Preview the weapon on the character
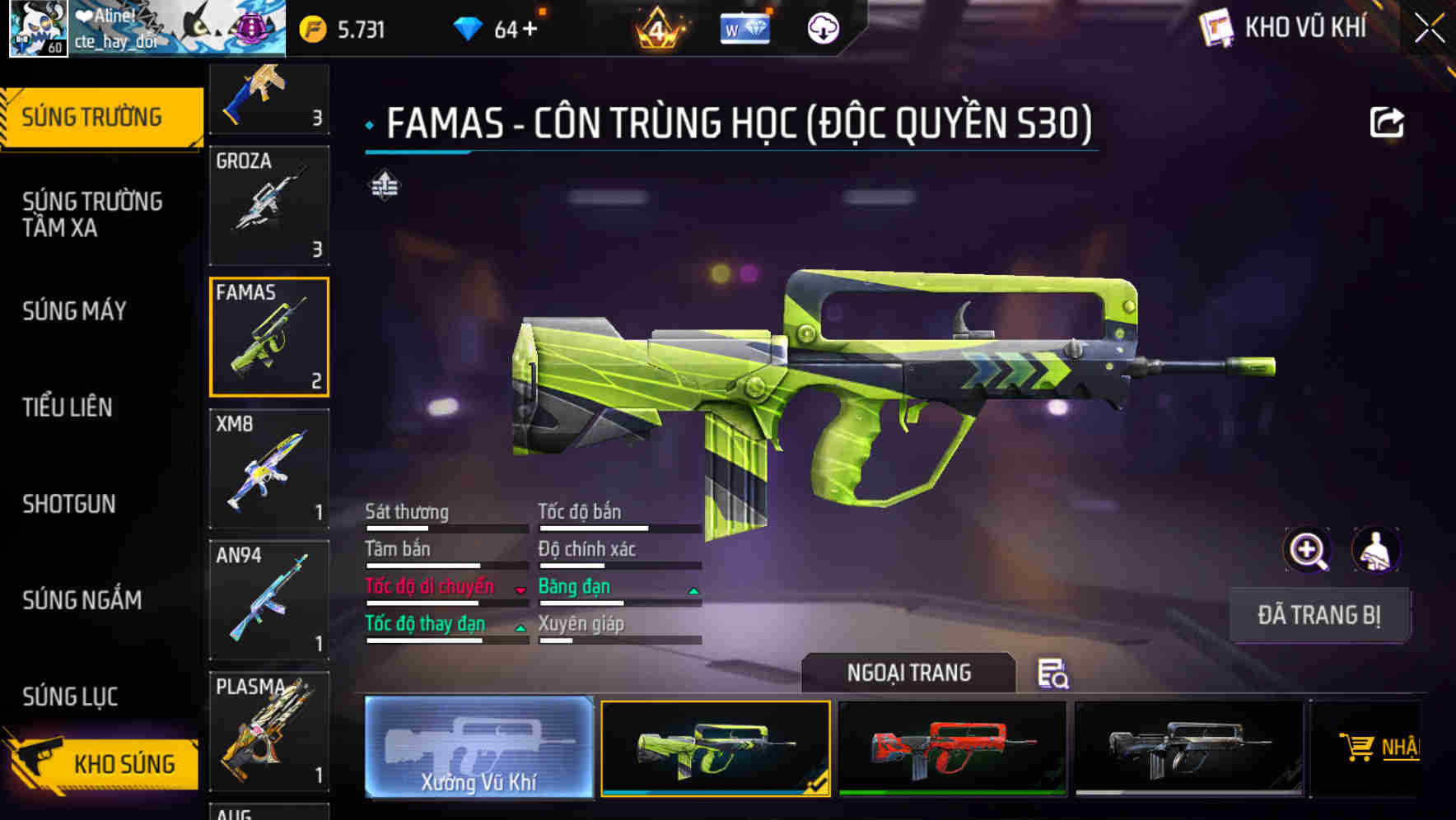 [1375, 550]
